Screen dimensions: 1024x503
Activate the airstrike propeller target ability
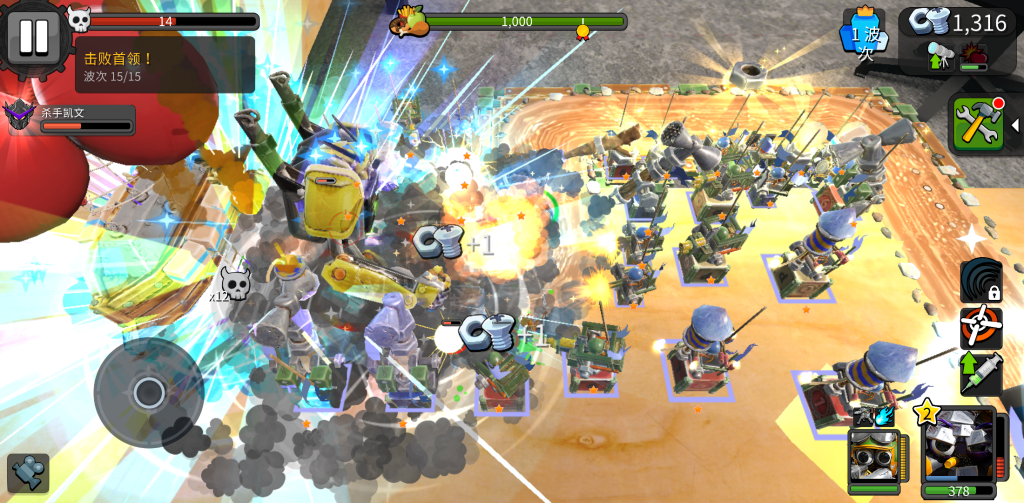981,327
